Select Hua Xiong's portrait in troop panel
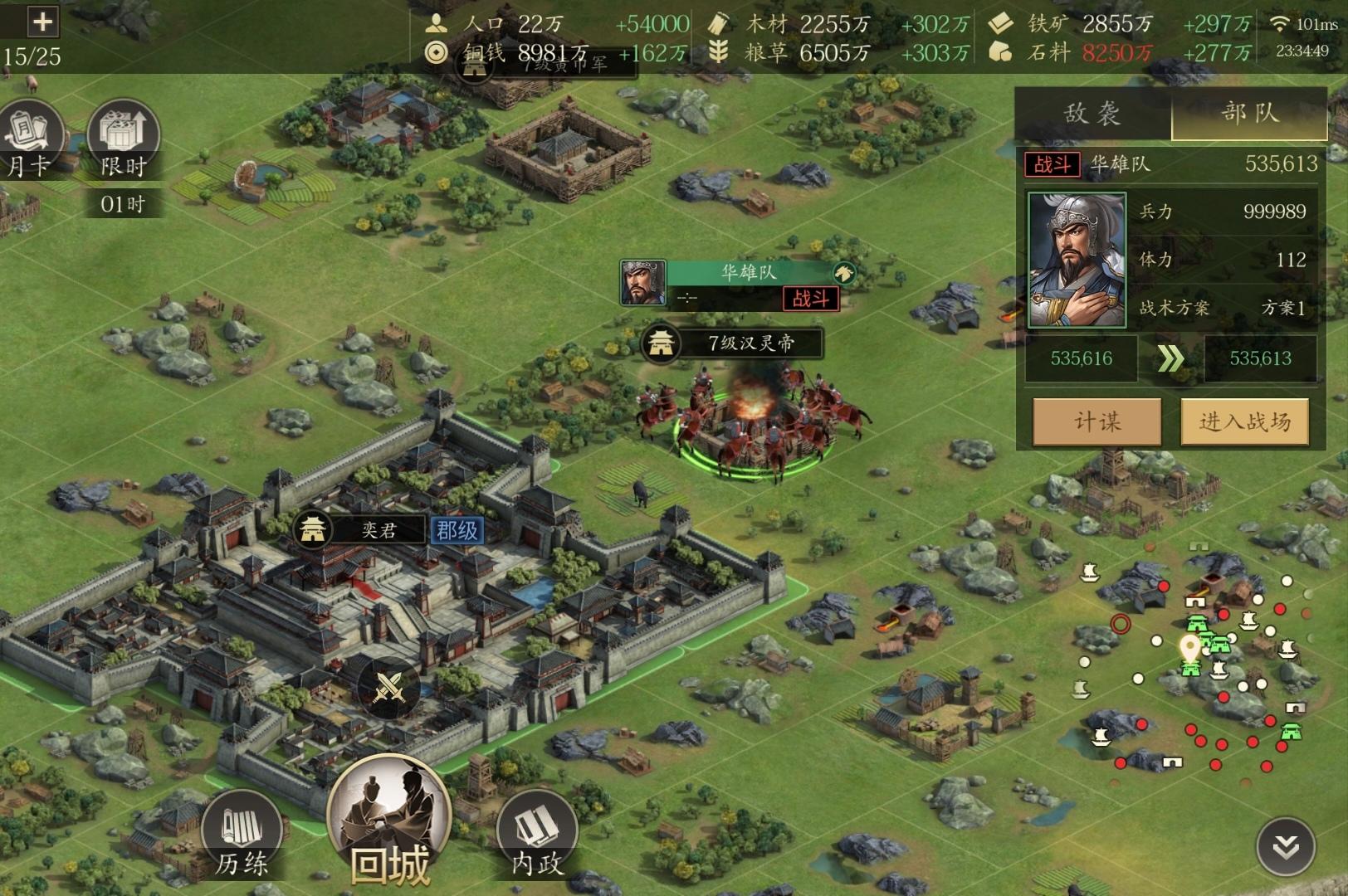Image resolution: width=1348 pixels, height=896 pixels. [x=1077, y=260]
